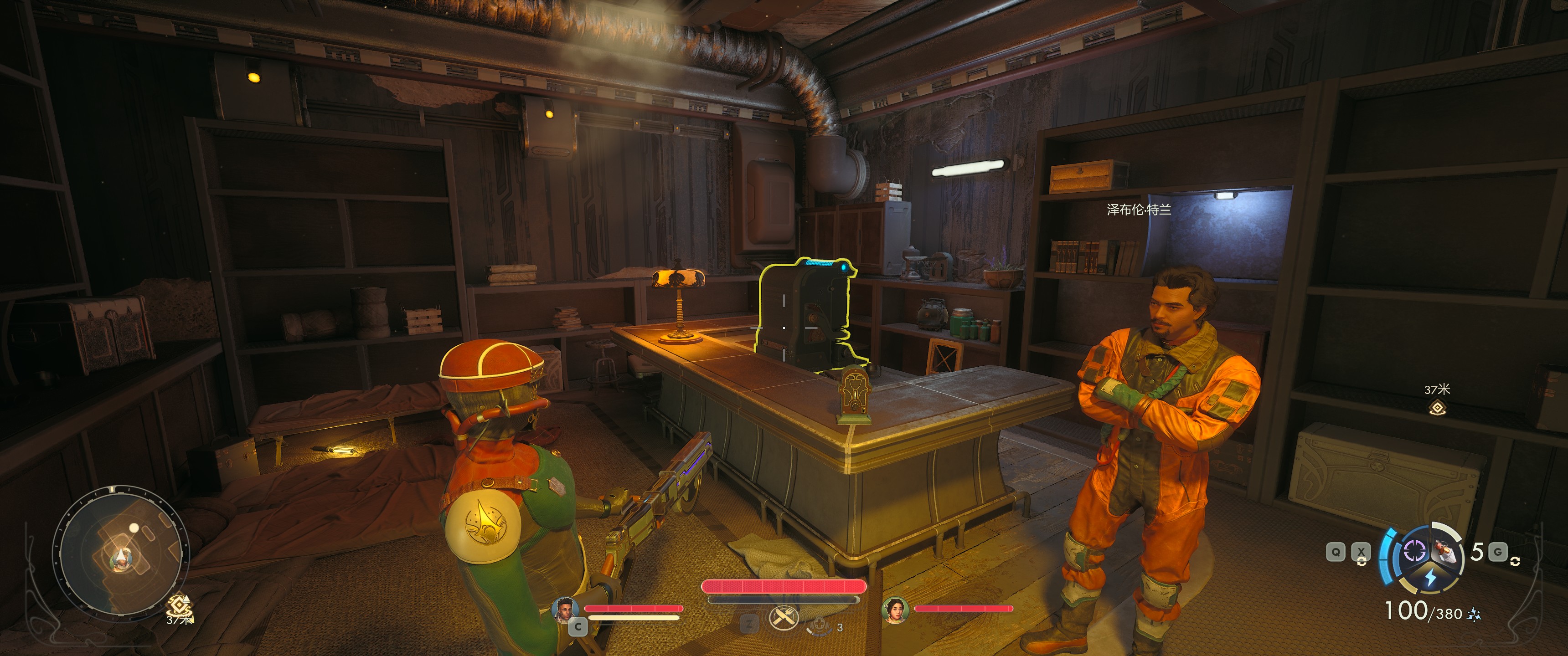Activate the purple crosshair ability

(1413, 551)
